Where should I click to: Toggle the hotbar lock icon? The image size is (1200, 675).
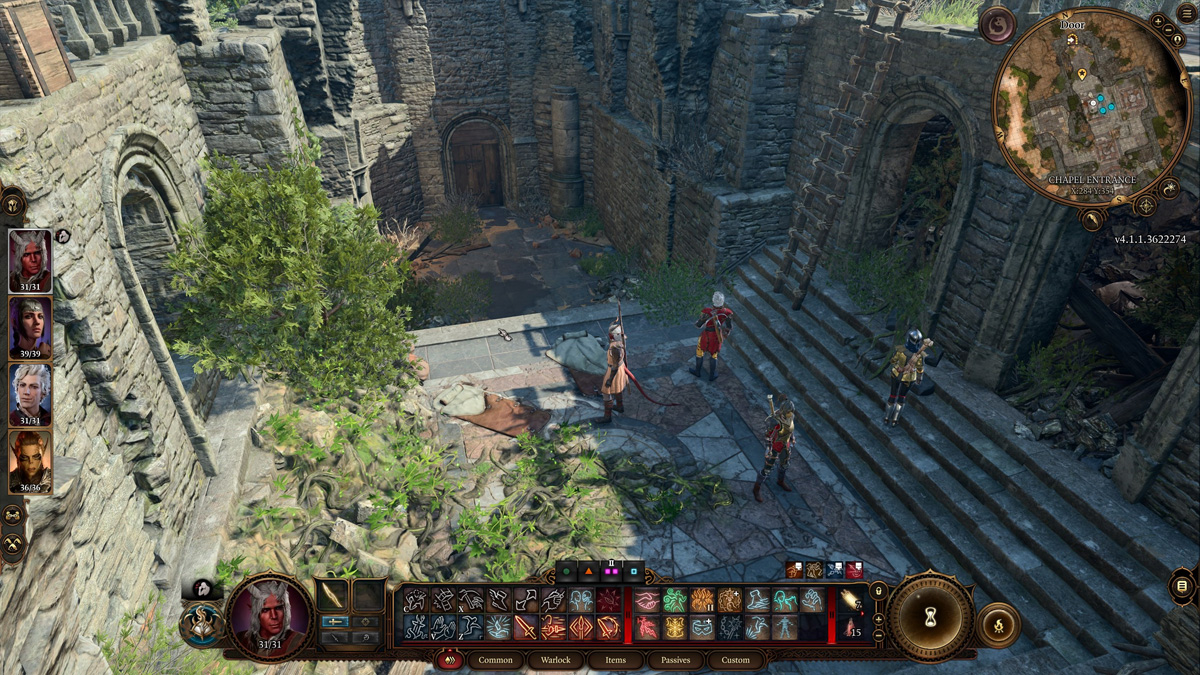tap(878, 590)
